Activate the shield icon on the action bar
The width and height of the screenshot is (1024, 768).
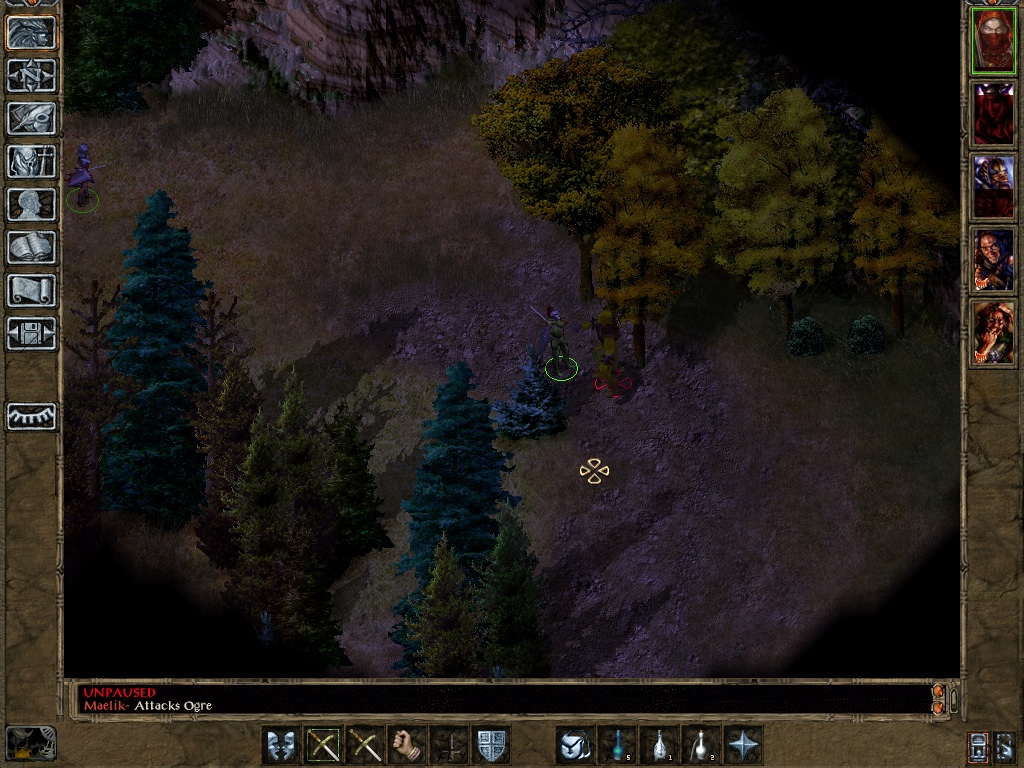[491, 745]
